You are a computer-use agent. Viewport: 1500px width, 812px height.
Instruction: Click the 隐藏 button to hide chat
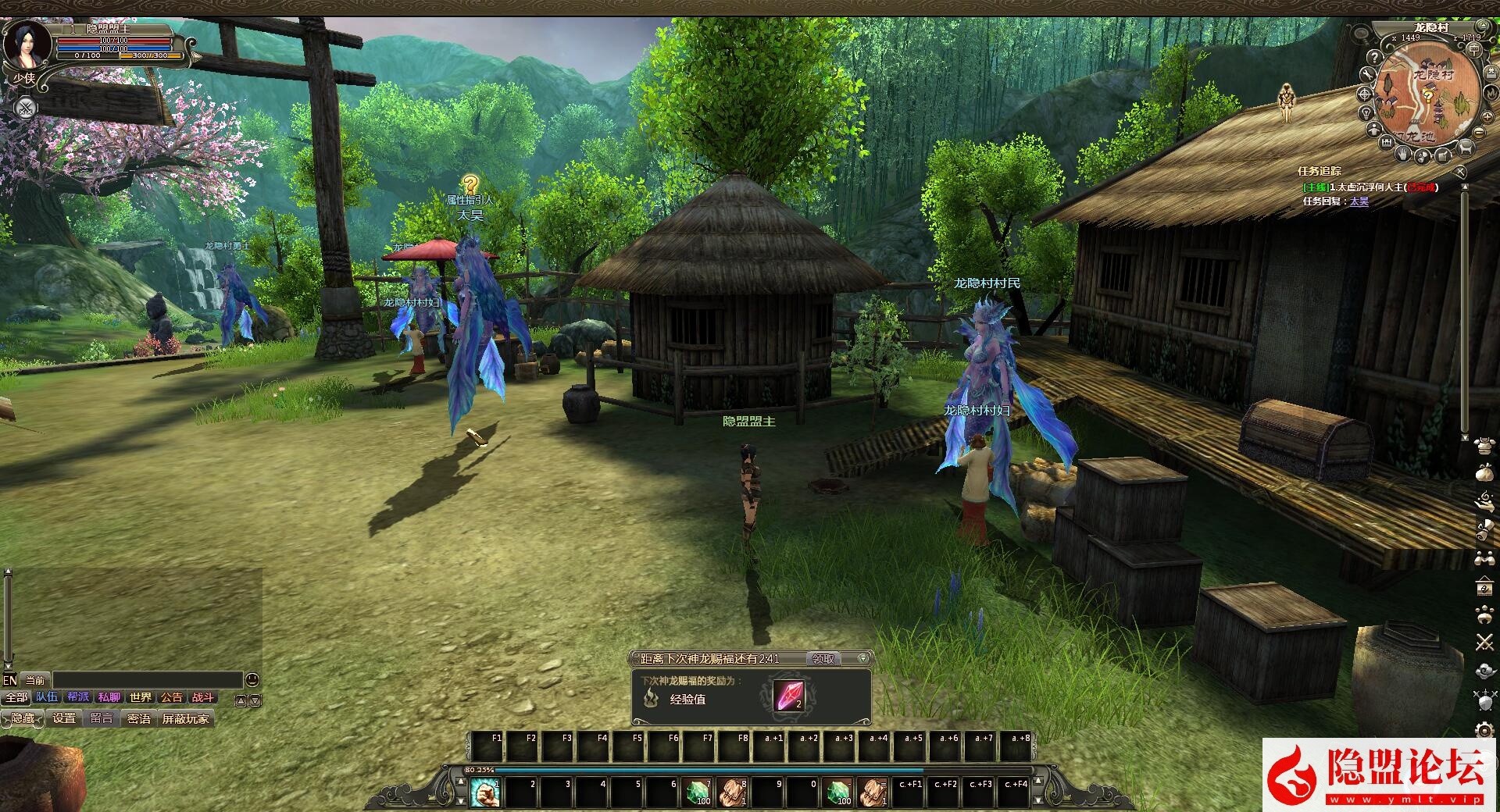click(23, 718)
